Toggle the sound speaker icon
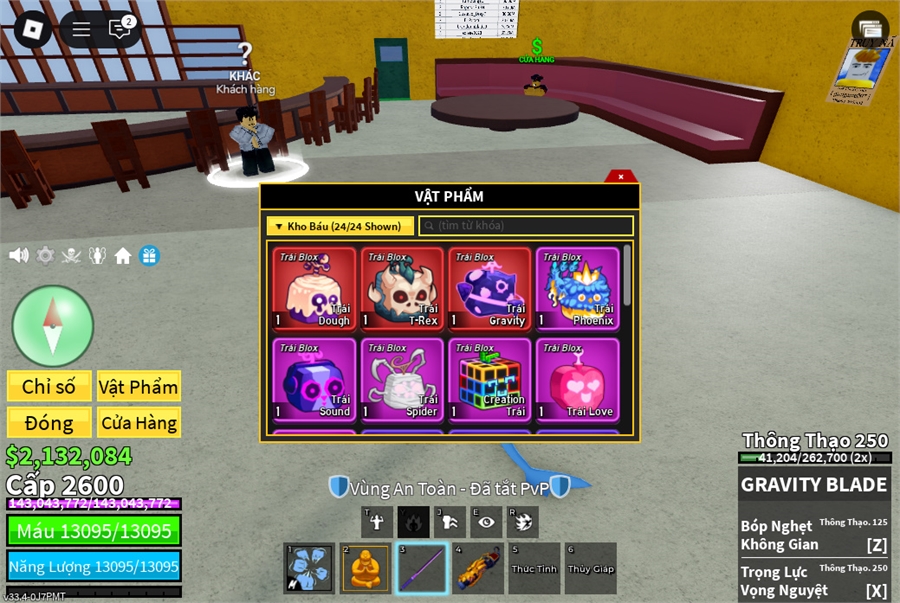 pyautogui.click(x=18, y=255)
